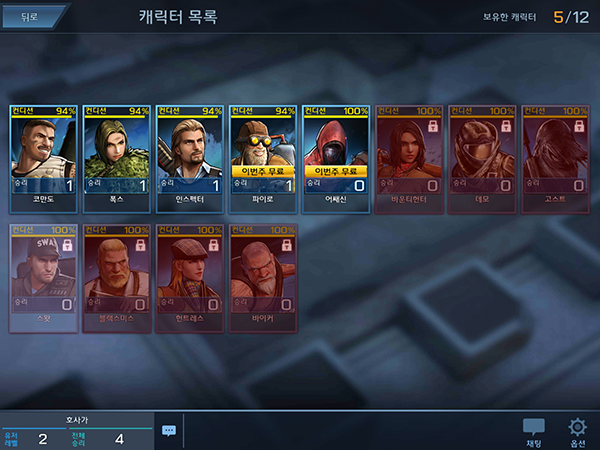Screen dimensions: 600x450
Task: Select the locked 데모 character card
Action: (x=483, y=158)
